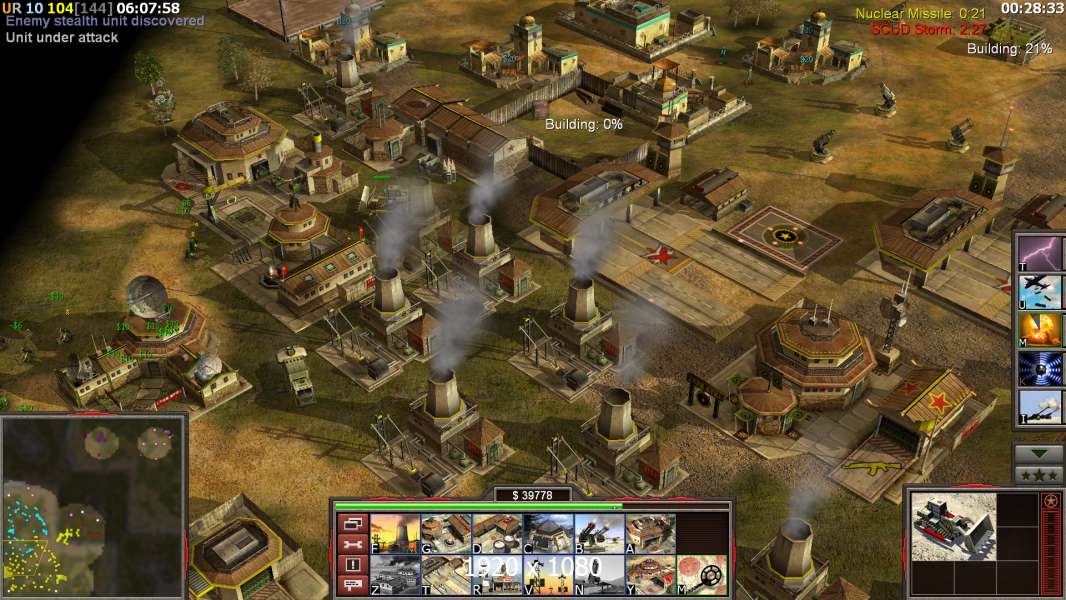Image resolution: width=1066 pixels, height=600 pixels.
Task: Trigger the nuclear explosion power icon
Action: point(1040,329)
